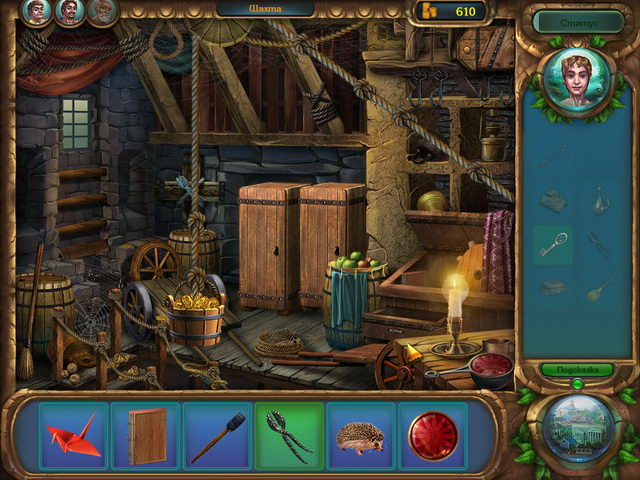Pick the wooden book inventory slot
The width and height of the screenshot is (640, 480).
pyautogui.click(x=145, y=436)
